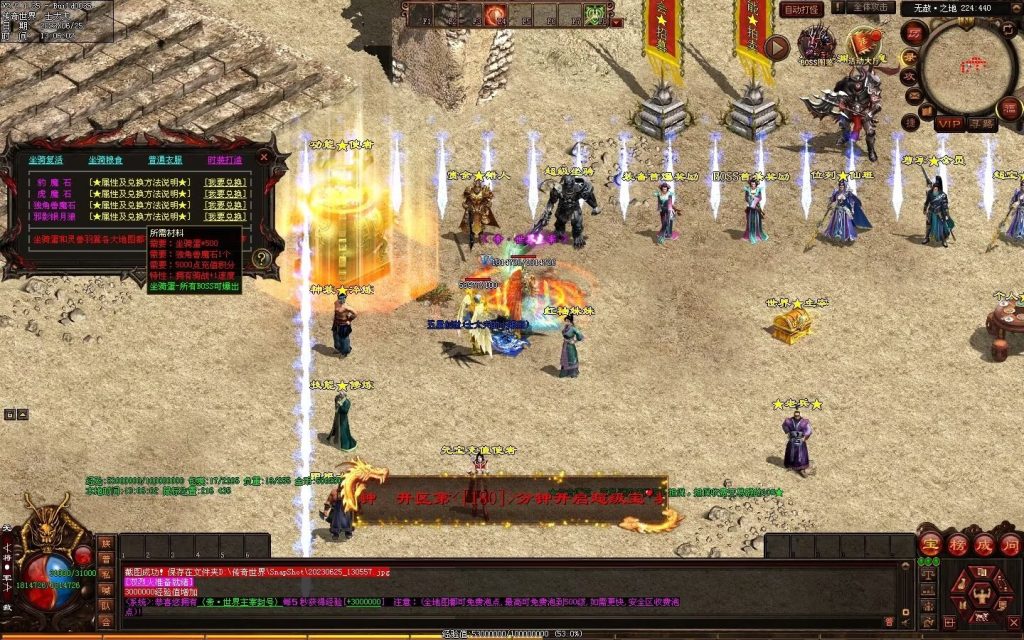The image size is (1024, 640).
Task: Choose the 时装打造 fashion crafting link
Action: [224, 159]
